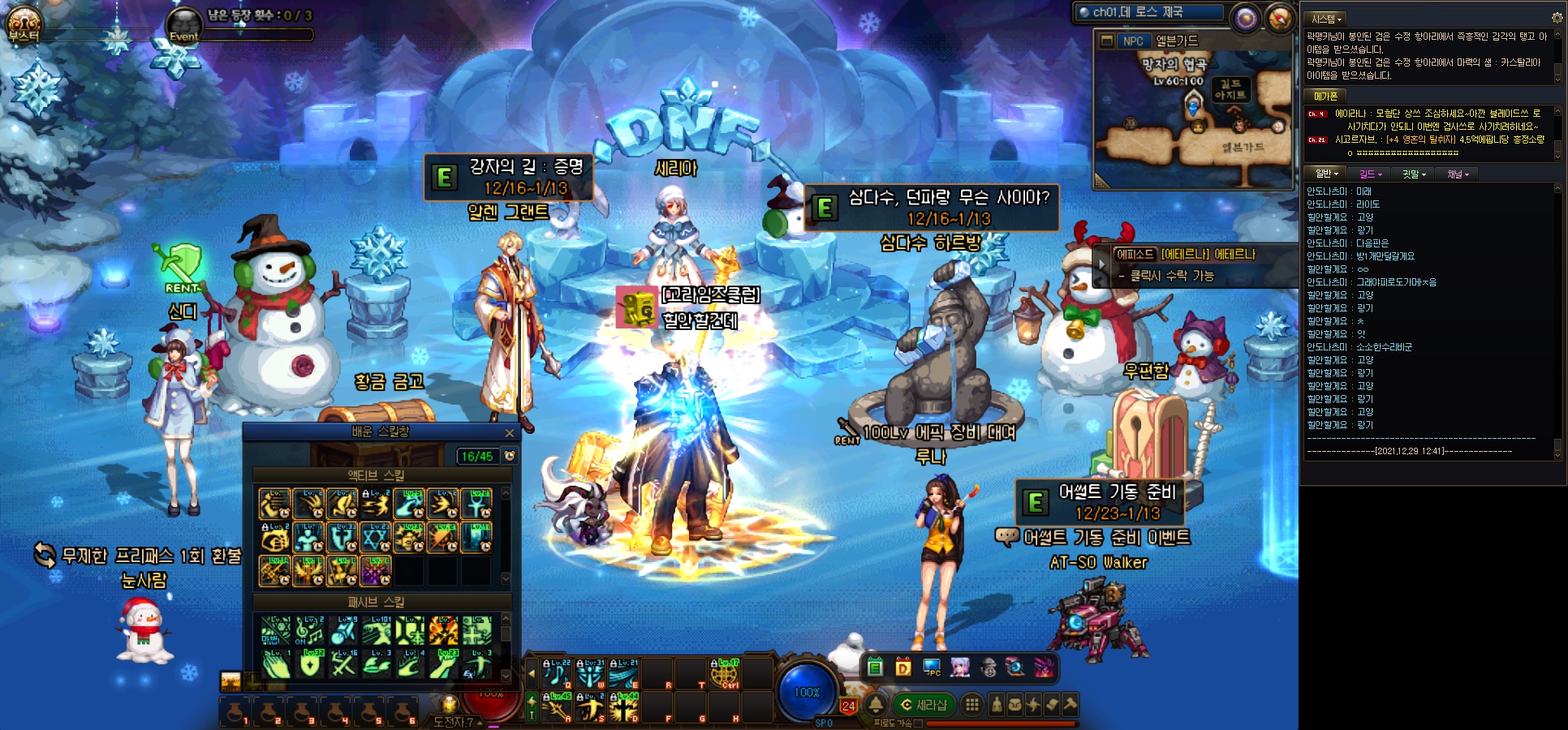Viewport: 1568px width, 730px height.
Task: Select the blue hexagram active skill
Action: (376, 537)
